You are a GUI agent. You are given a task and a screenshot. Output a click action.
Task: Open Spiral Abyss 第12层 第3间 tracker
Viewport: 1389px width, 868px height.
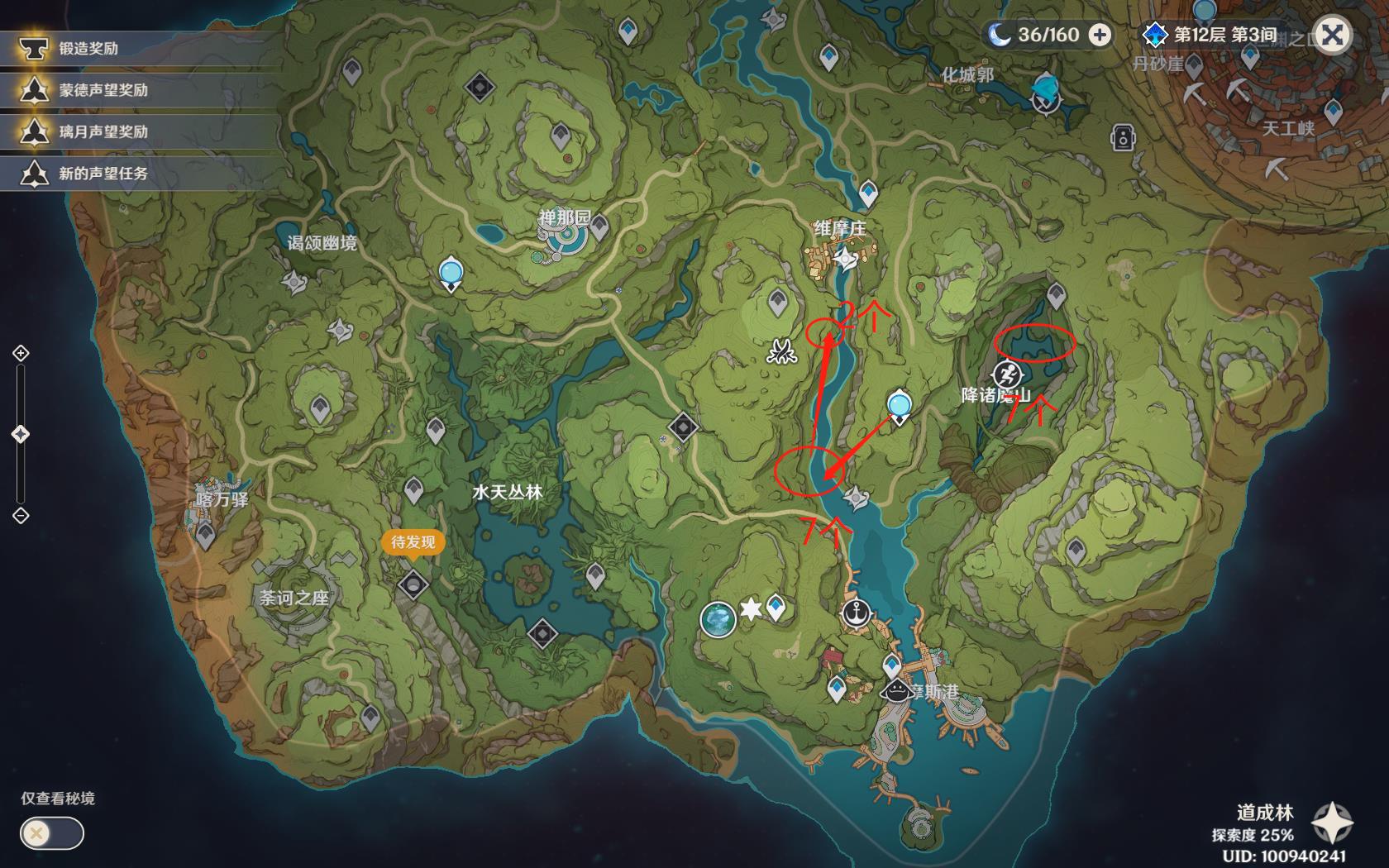point(1213,35)
